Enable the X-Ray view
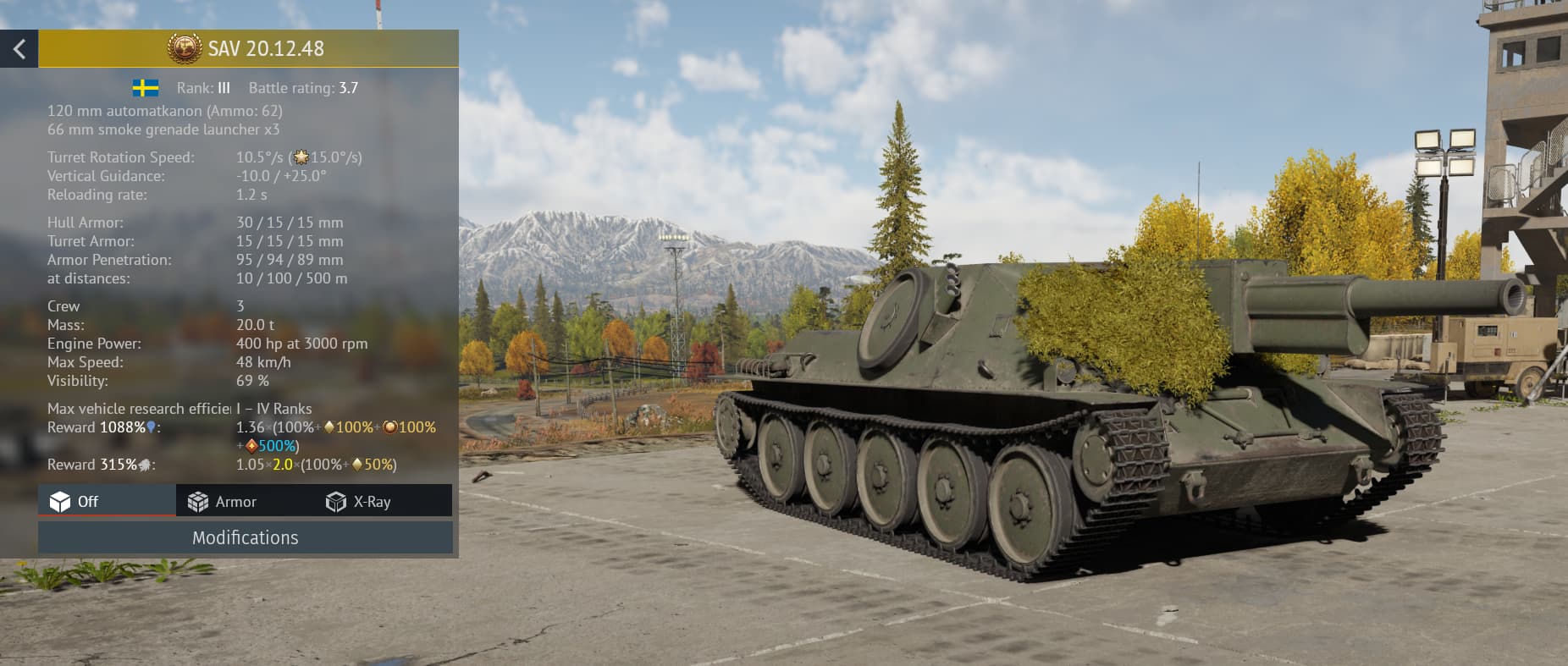This screenshot has width=1568, height=666. coord(359,501)
